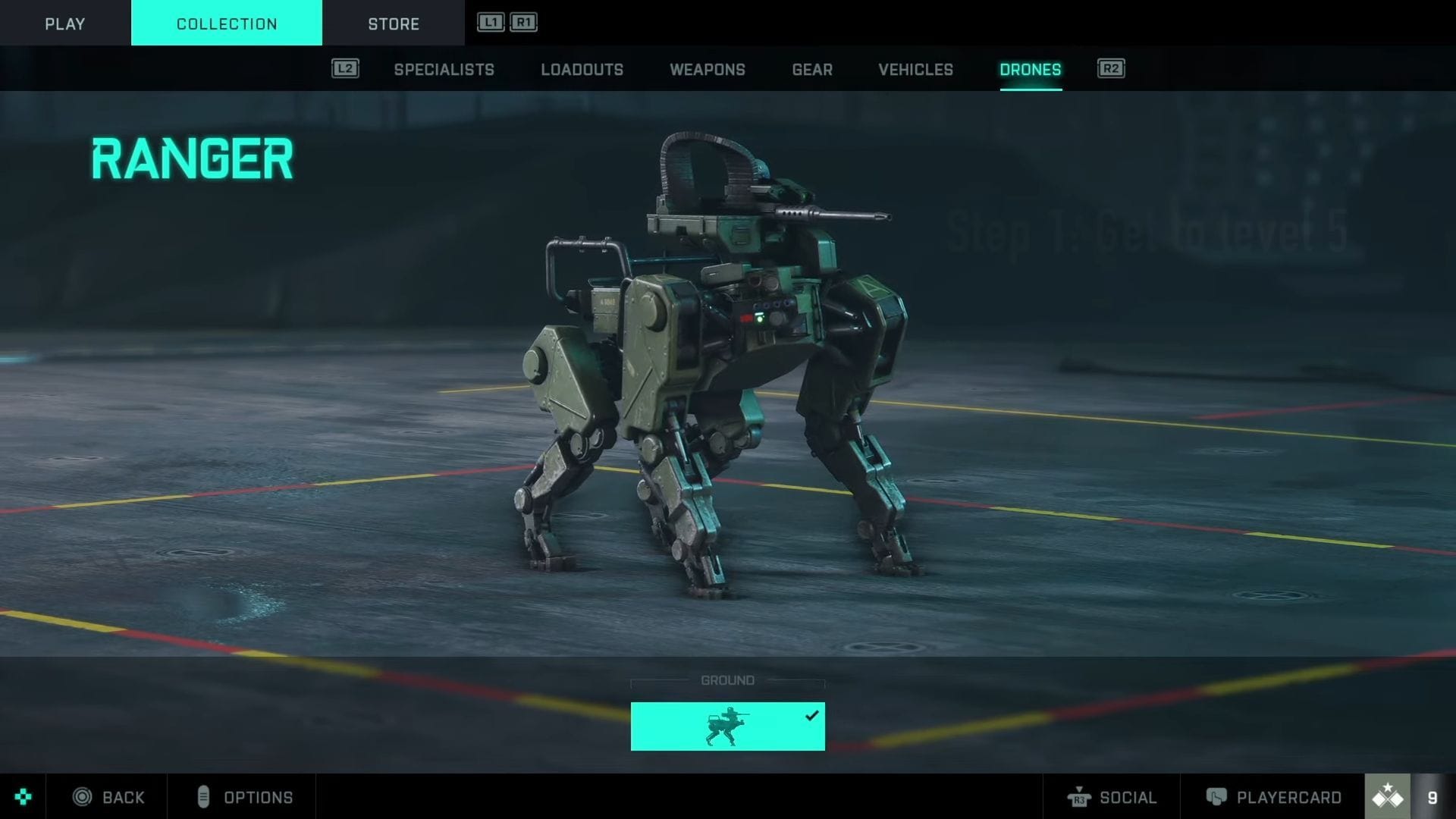The height and width of the screenshot is (819, 1456).
Task: Click the mastery counter showing 9
Action: pos(1432,797)
